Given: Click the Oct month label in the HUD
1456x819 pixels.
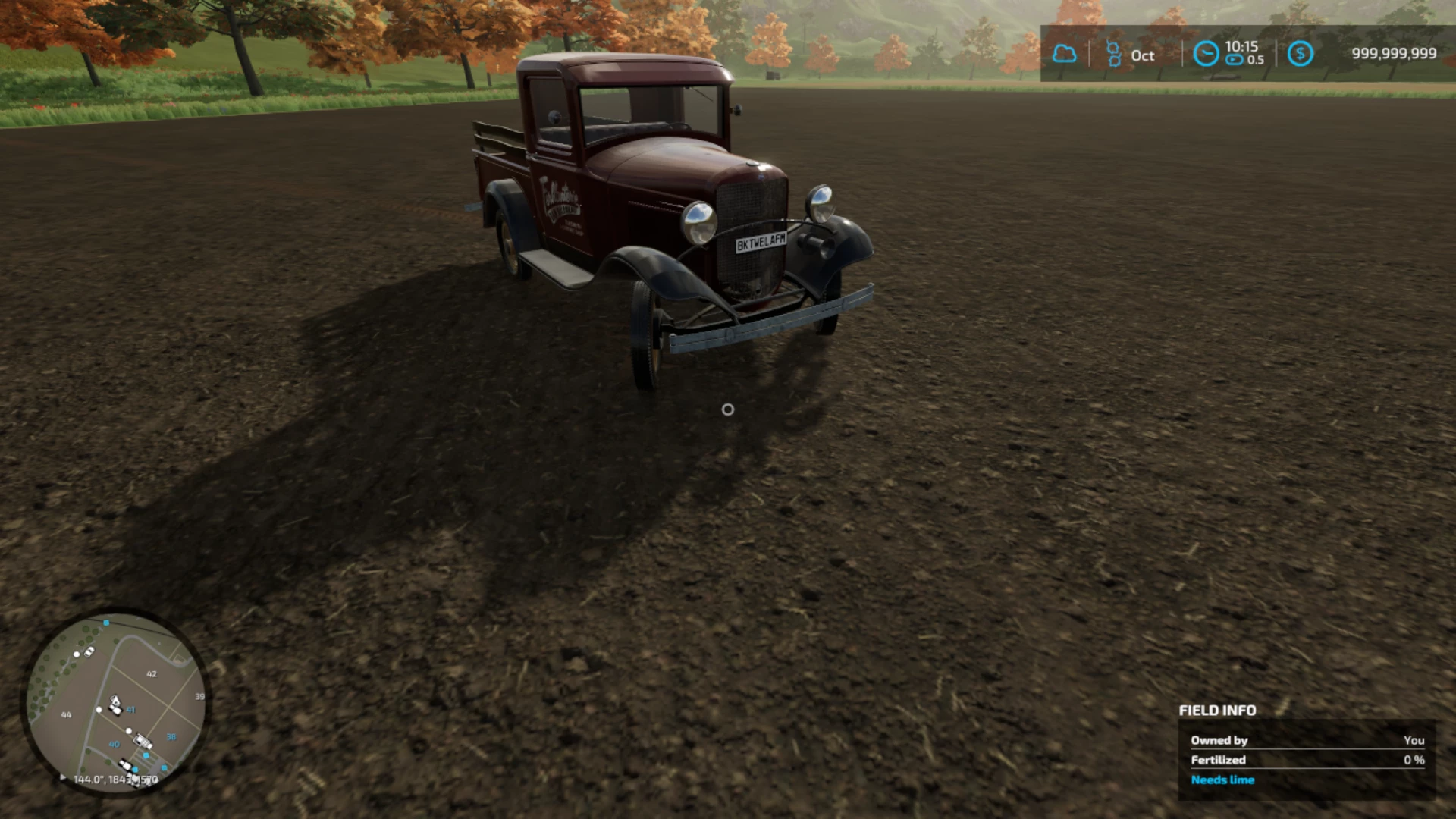Looking at the screenshot, I should pos(1142,55).
